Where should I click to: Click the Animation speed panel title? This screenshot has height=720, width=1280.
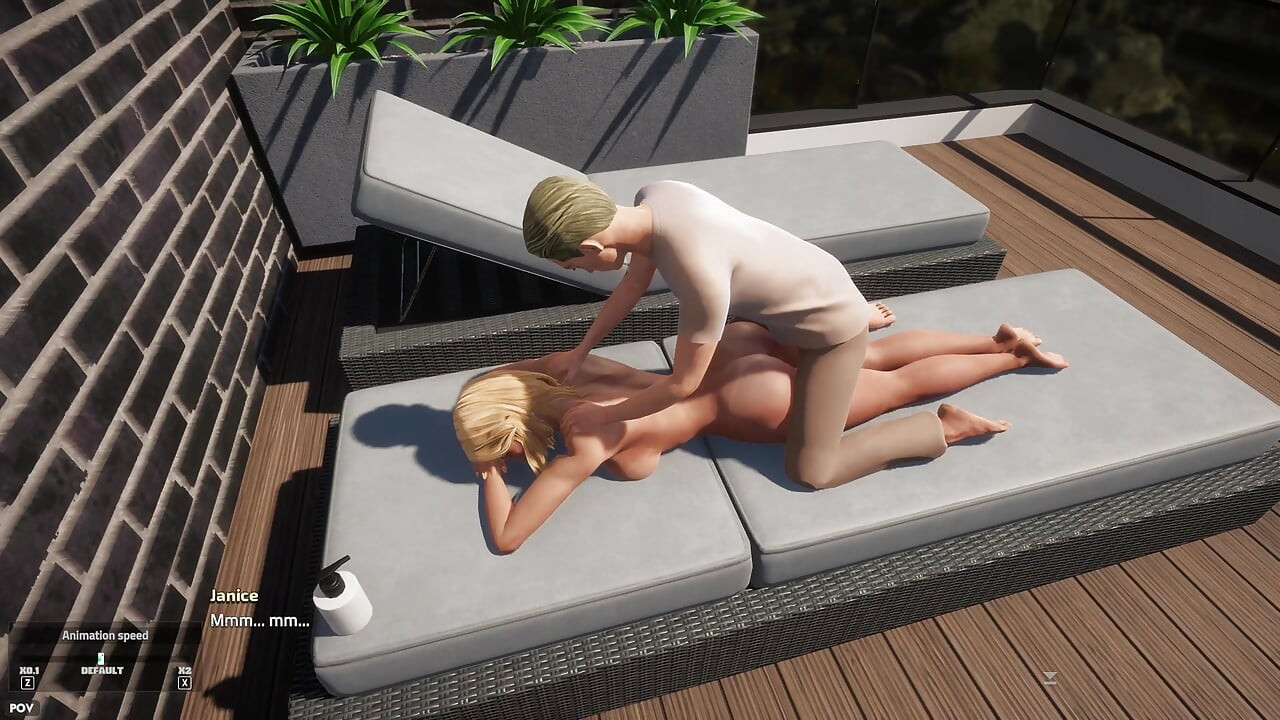click(x=104, y=634)
